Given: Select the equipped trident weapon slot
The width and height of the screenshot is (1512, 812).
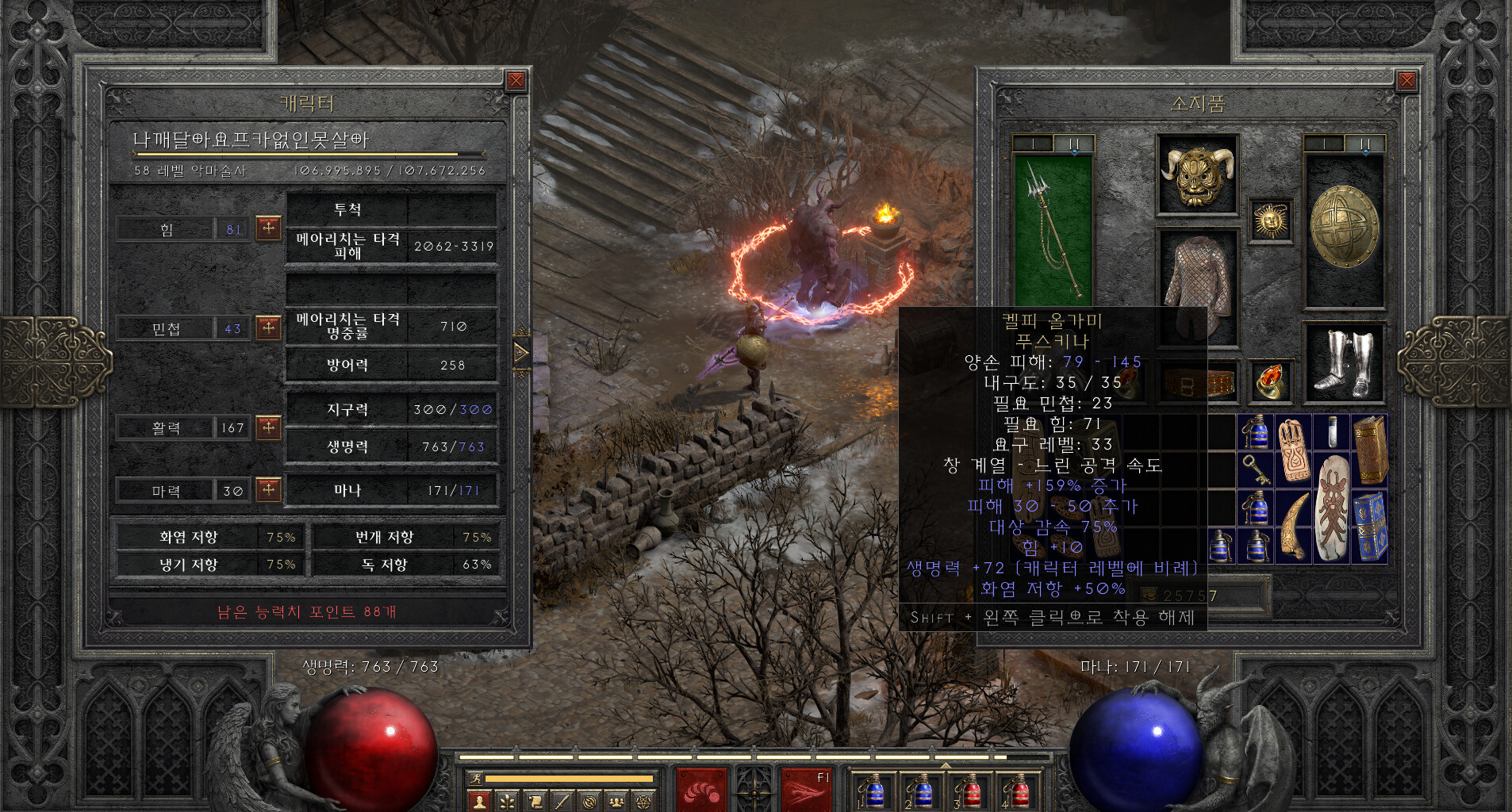Looking at the screenshot, I should tap(1053, 230).
